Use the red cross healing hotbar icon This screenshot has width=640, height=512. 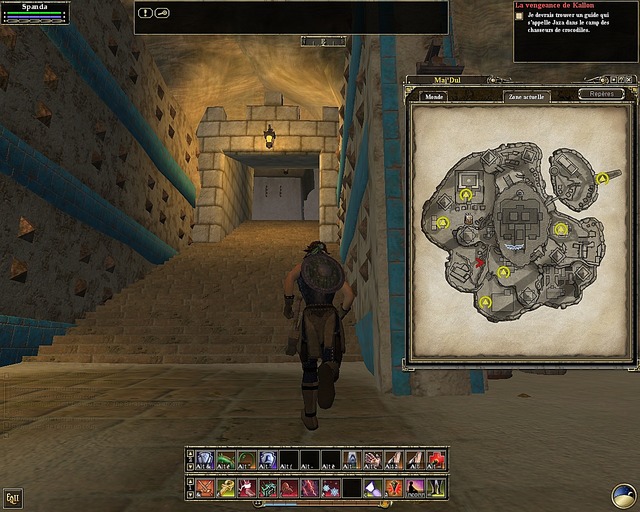coord(437,459)
